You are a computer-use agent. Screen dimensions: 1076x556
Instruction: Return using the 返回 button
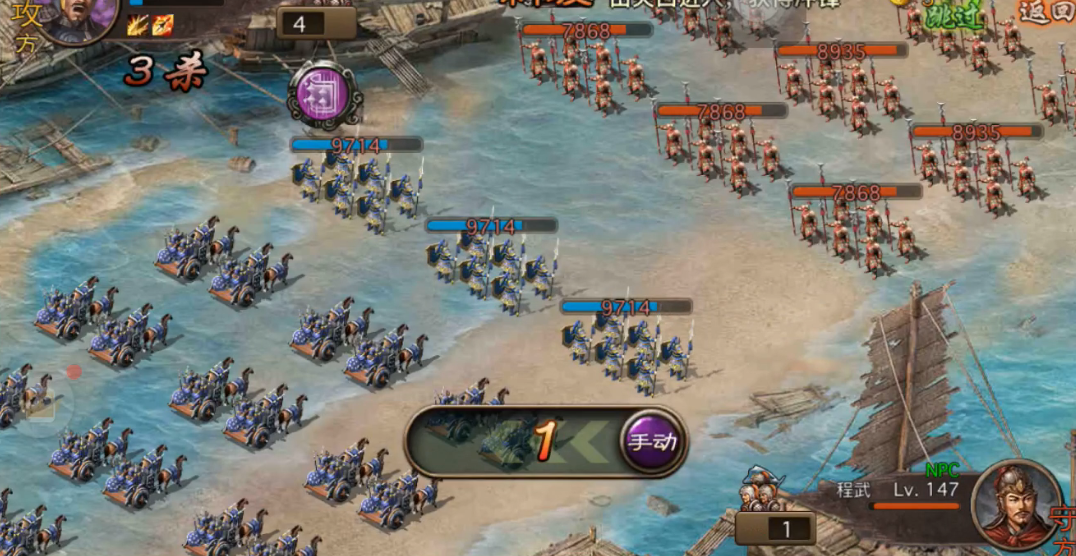[x=1047, y=11]
